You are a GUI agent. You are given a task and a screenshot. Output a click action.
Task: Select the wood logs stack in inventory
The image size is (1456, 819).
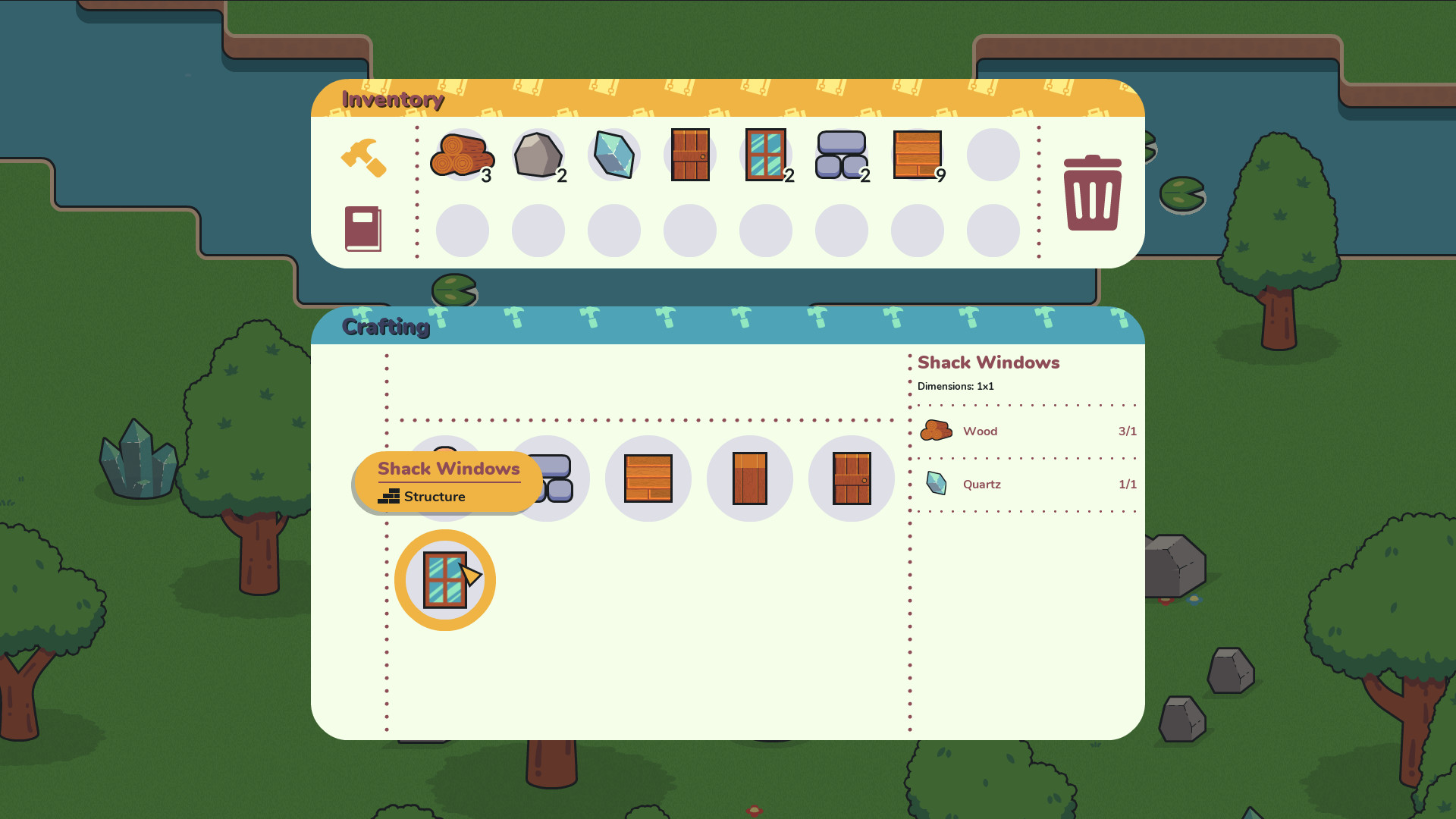463,155
